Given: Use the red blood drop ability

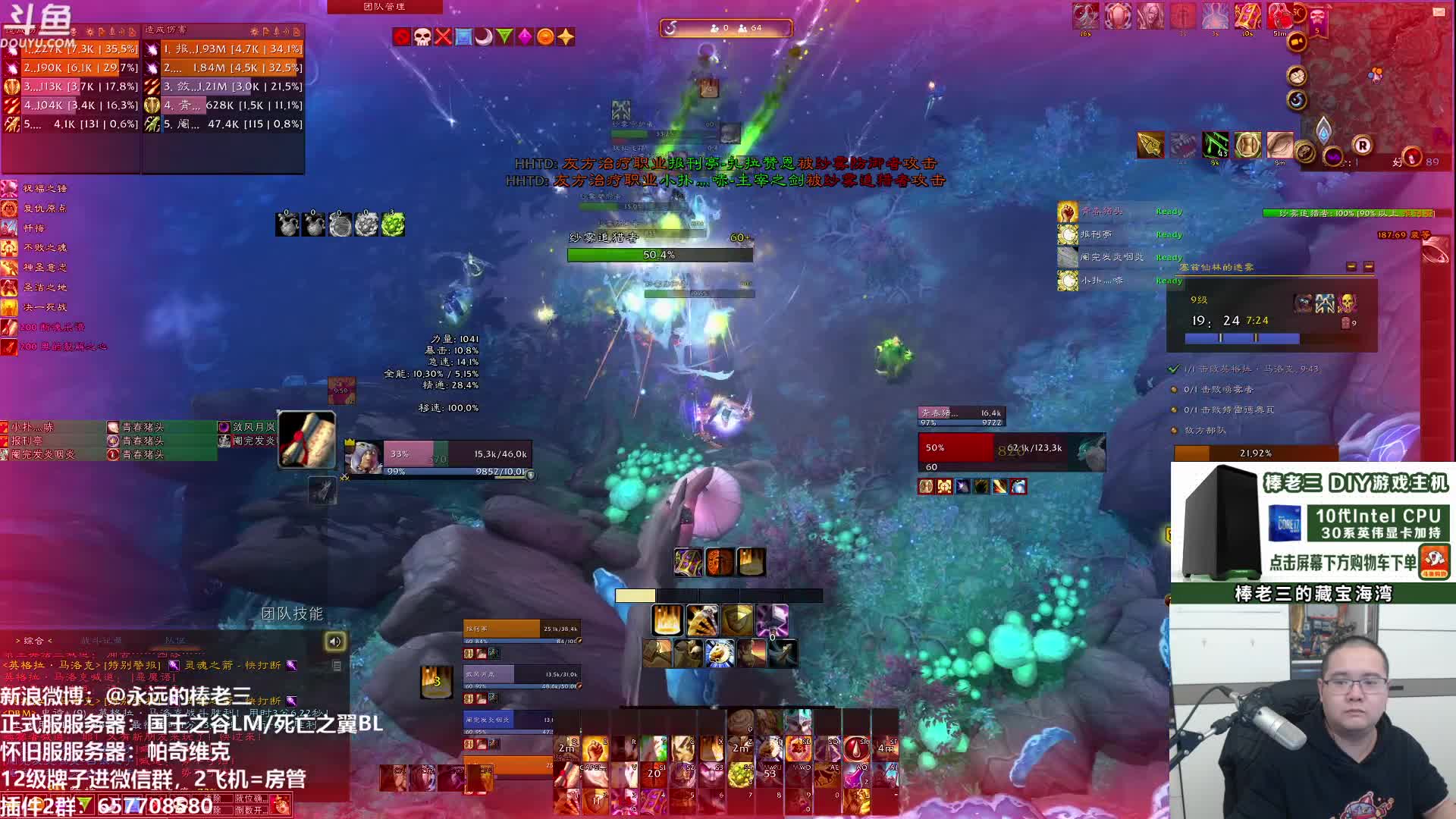Looking at the screenshot, I should tap(856, 749).
